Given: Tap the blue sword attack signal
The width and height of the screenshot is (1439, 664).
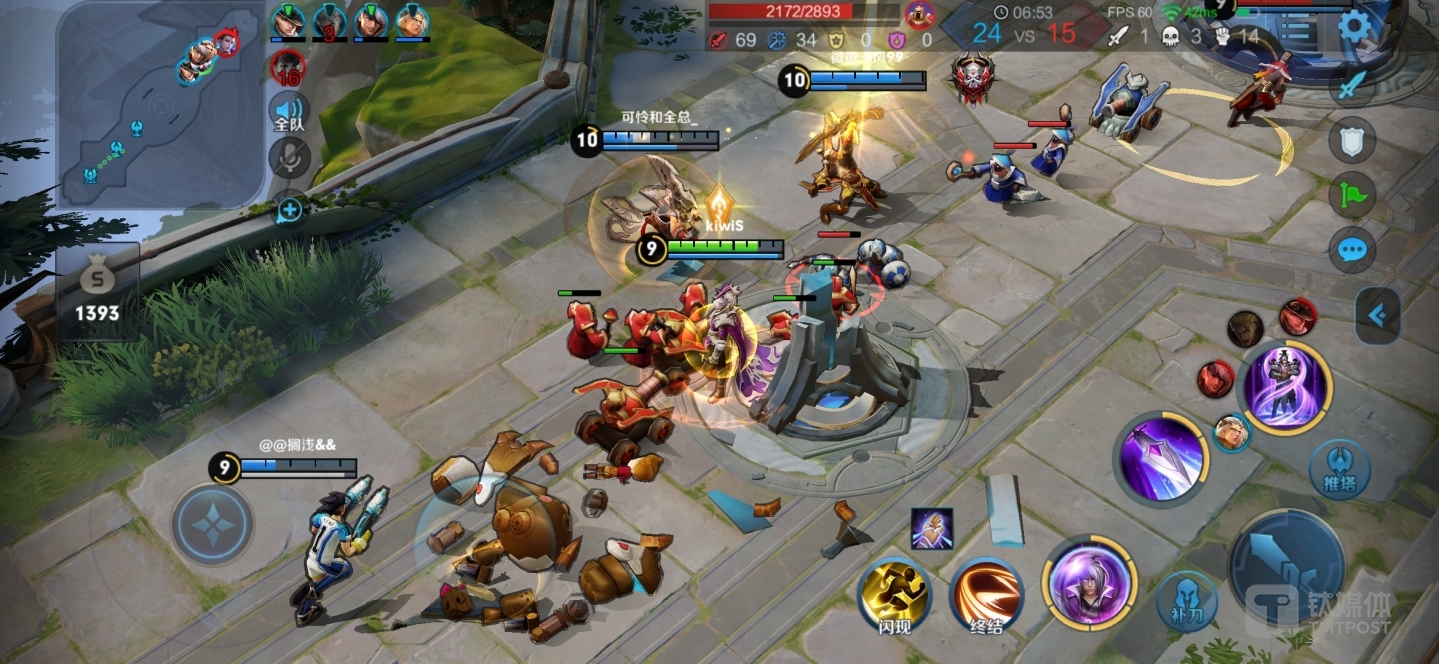Looking at the screenshot, I should [1351, 84].
